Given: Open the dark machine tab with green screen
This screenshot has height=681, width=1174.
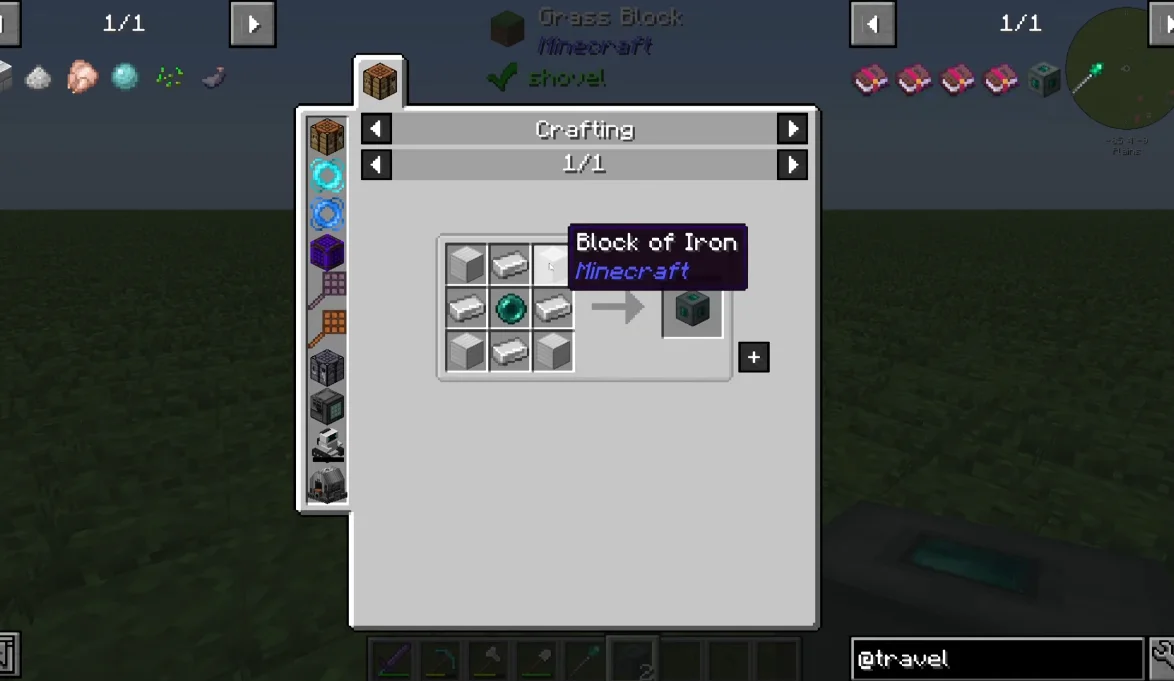Looking at the screenshot, I should pyautogui.click(x=327, y=405).
